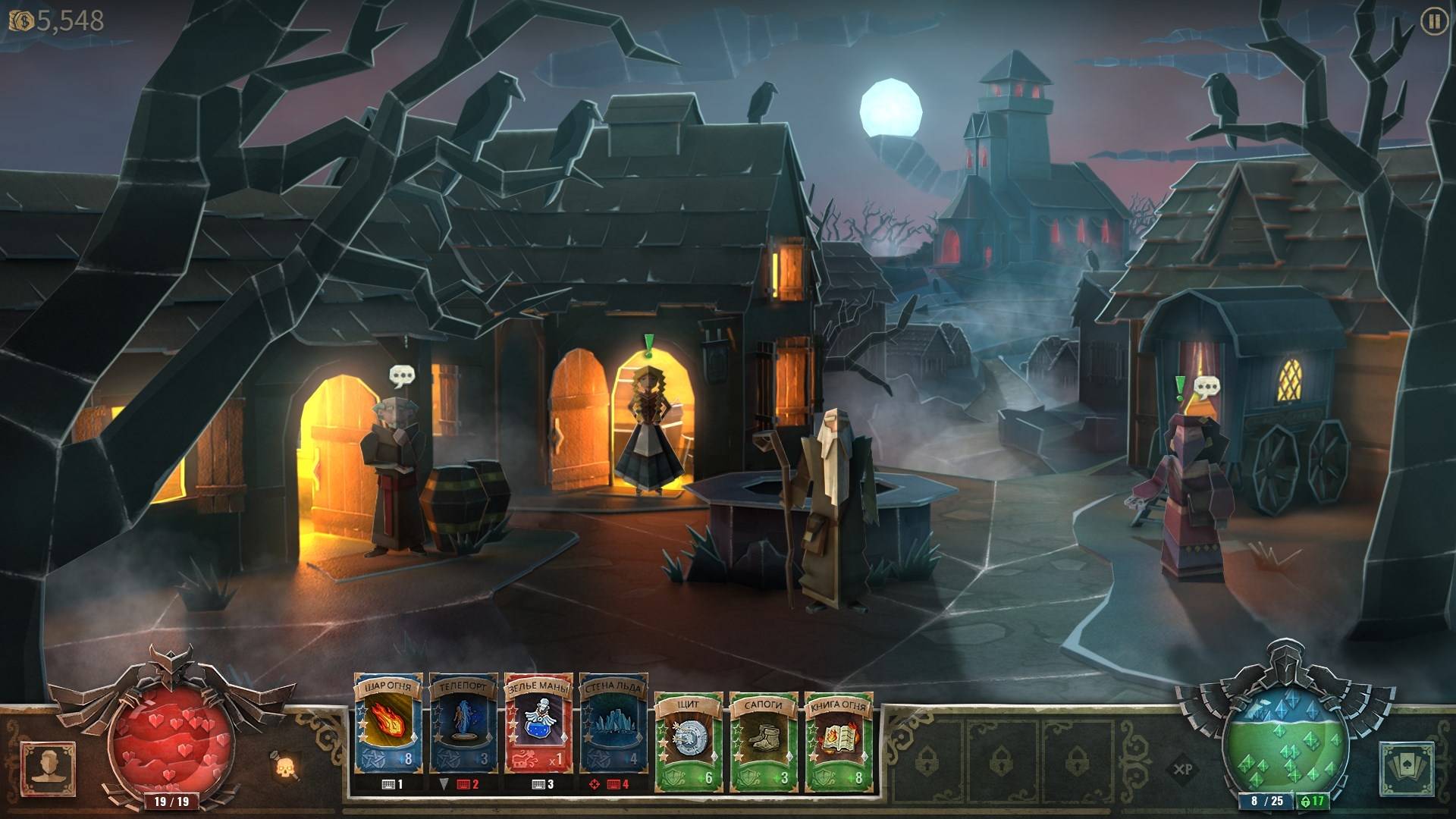1456x819 pixels.
Task: Open the card deck button
Action: 1407,767
